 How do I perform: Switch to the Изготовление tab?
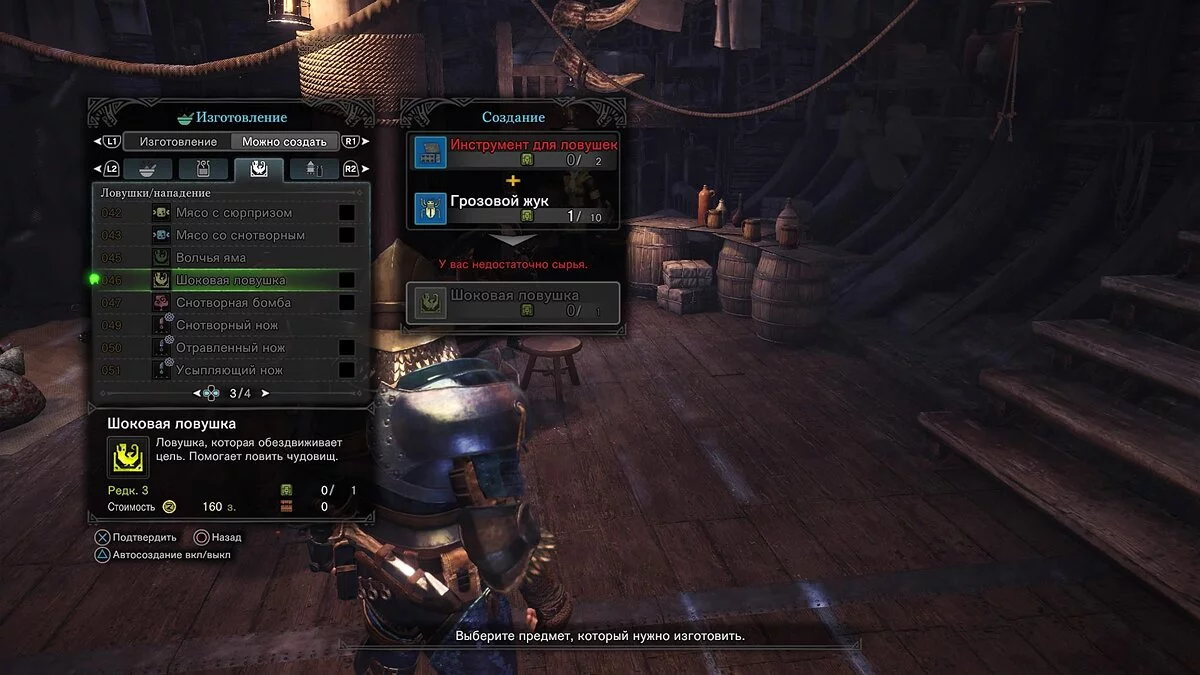[178, 142]
